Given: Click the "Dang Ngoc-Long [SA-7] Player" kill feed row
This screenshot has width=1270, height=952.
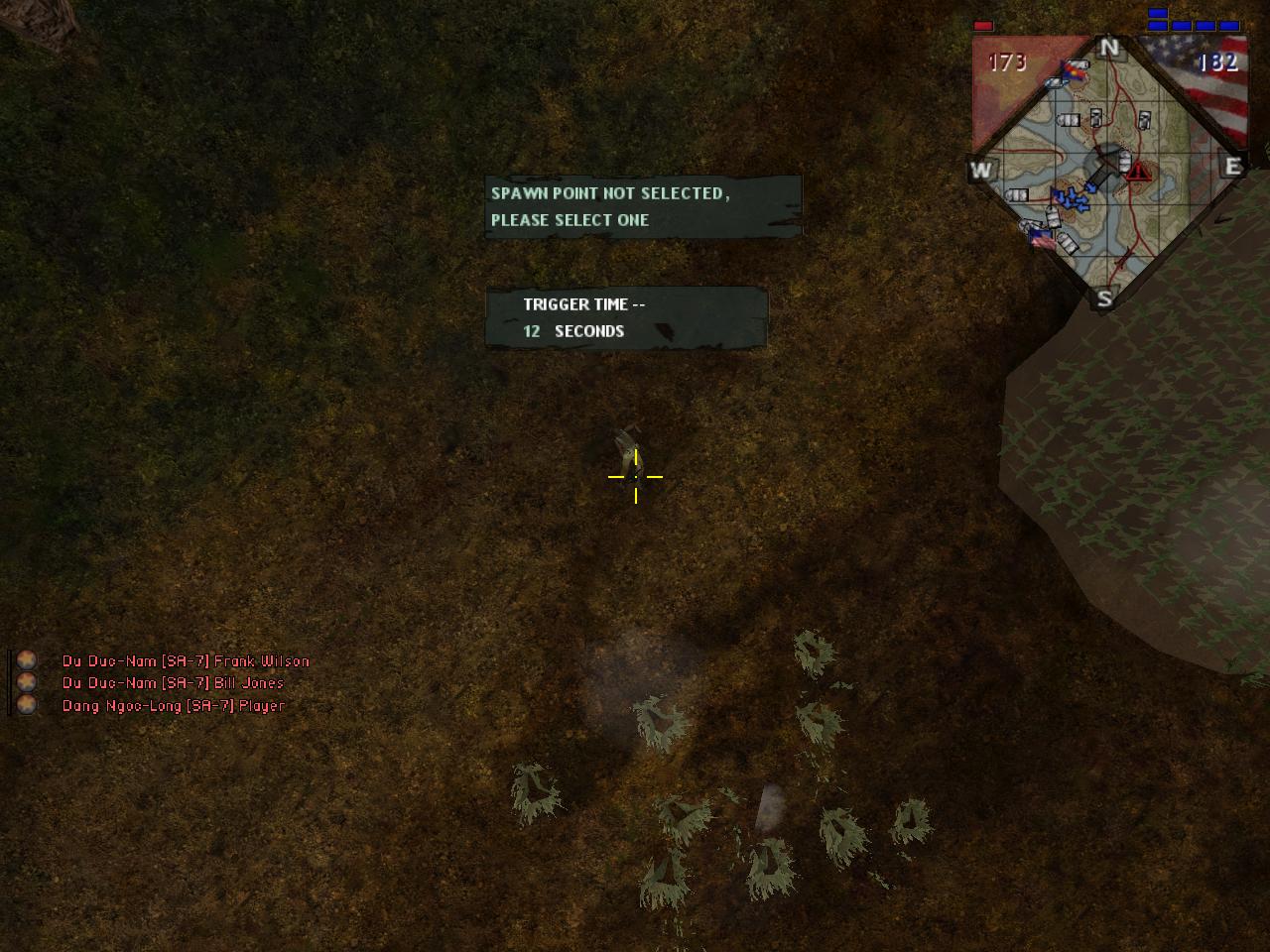Looking at the screenshot, I should (174, 706).
